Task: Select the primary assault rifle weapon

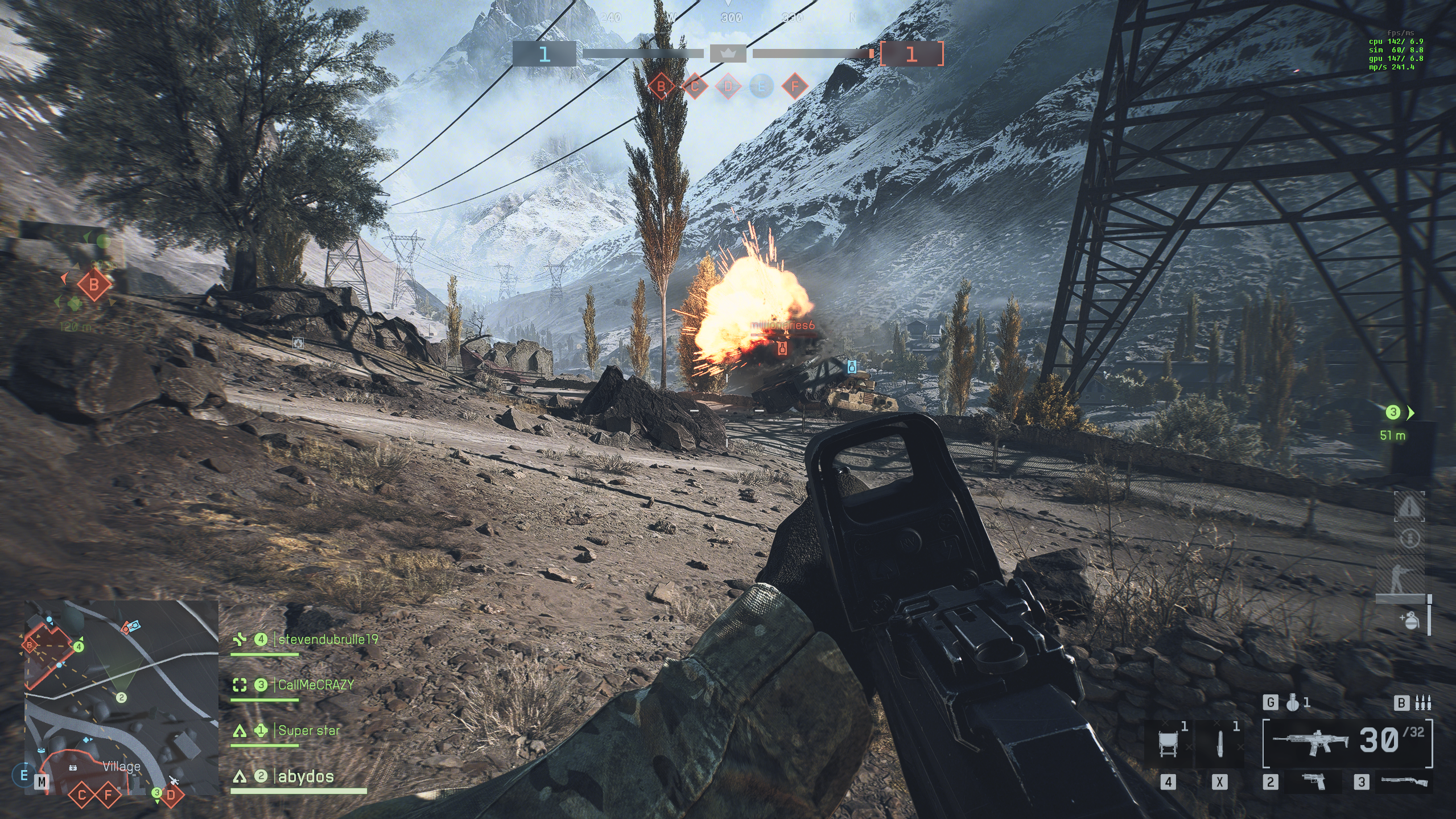Action: (1311, 742)
